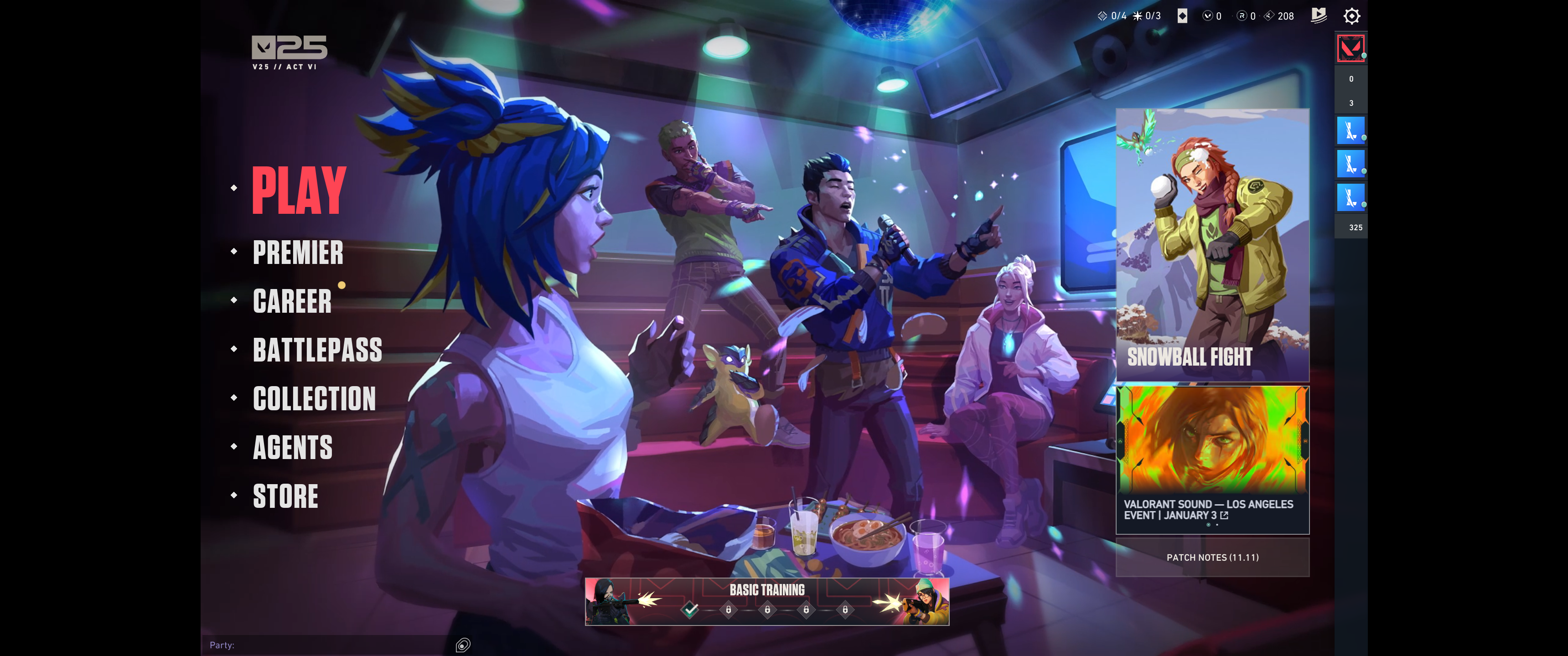1568x656 pixels.
Task: Expand the friends group showing 3
Action: click(1351, 103)
